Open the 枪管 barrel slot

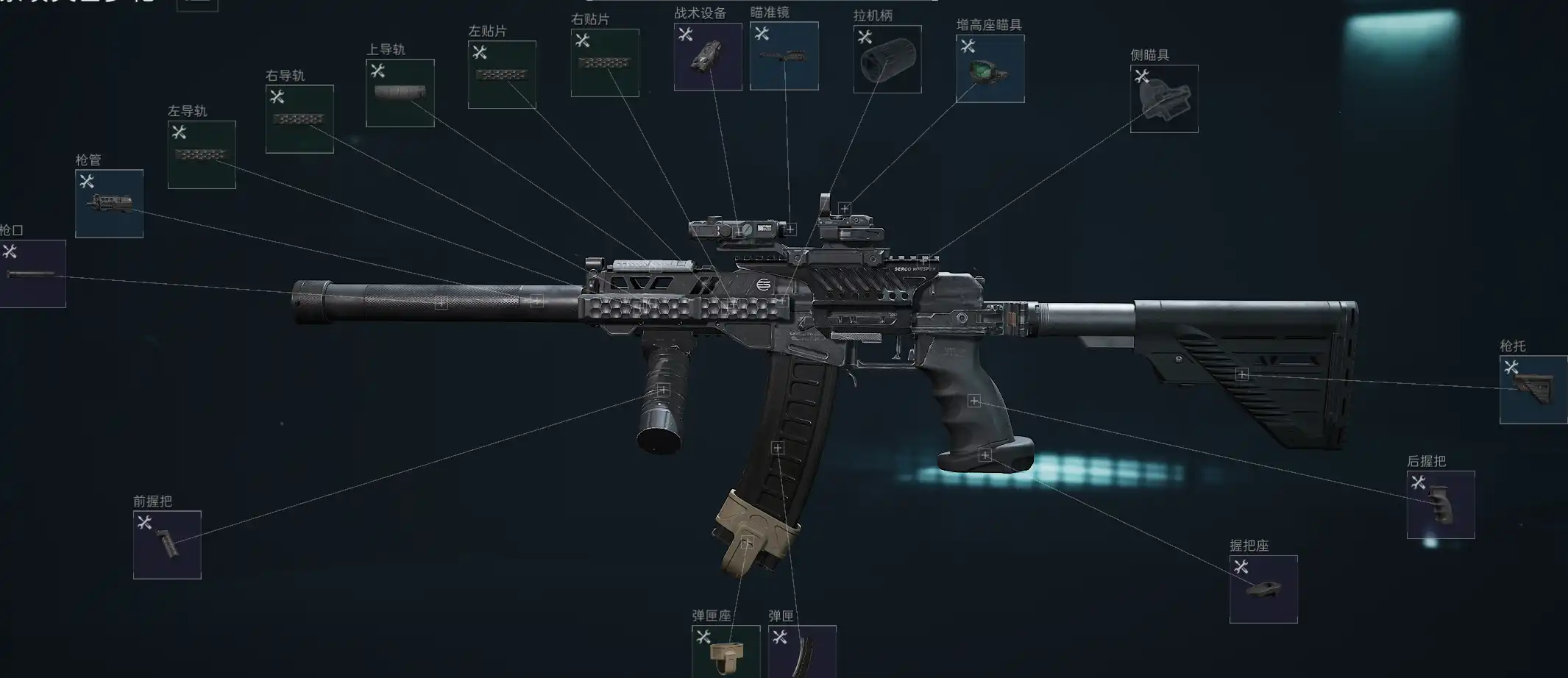click(109, 204)
